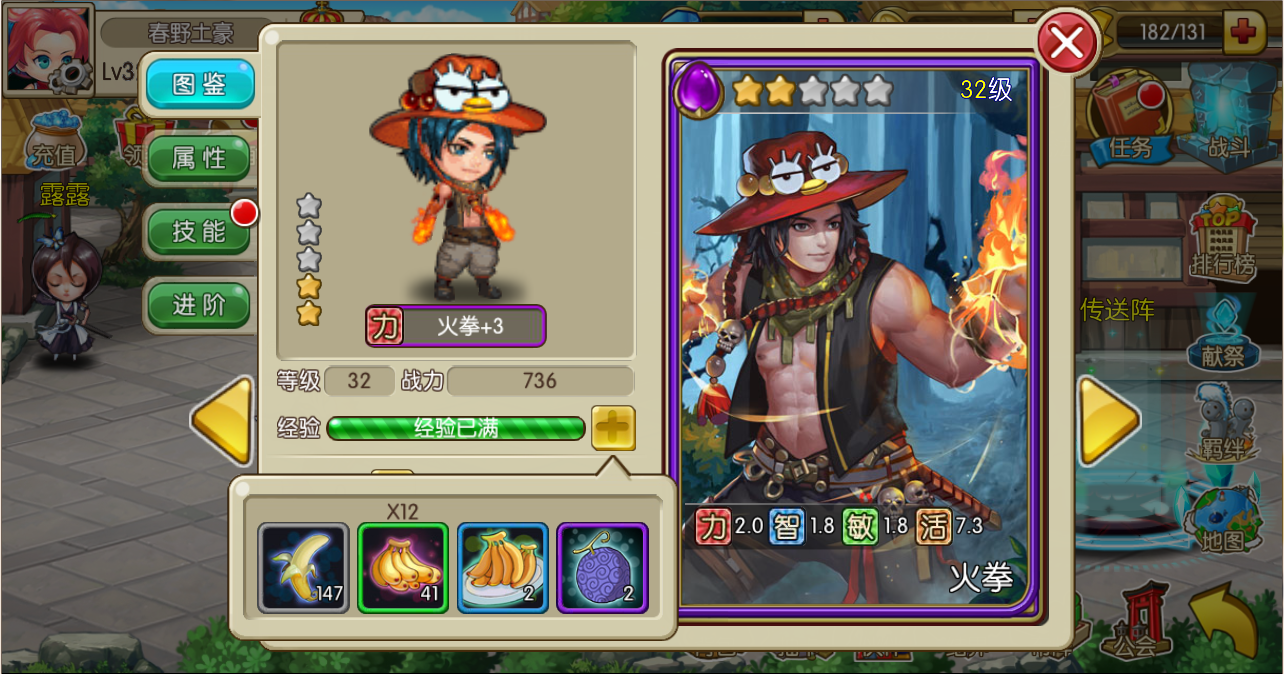Viewport: 1284px width, 674px height.
Task: Click the player avatar portrait
Action: (x=47, y=47)
